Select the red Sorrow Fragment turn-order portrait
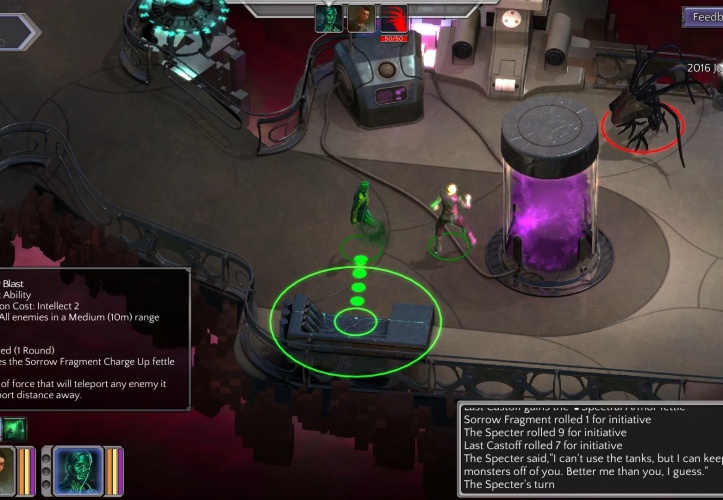Viewport: 723px width, 500px height. tap(394, 18)
